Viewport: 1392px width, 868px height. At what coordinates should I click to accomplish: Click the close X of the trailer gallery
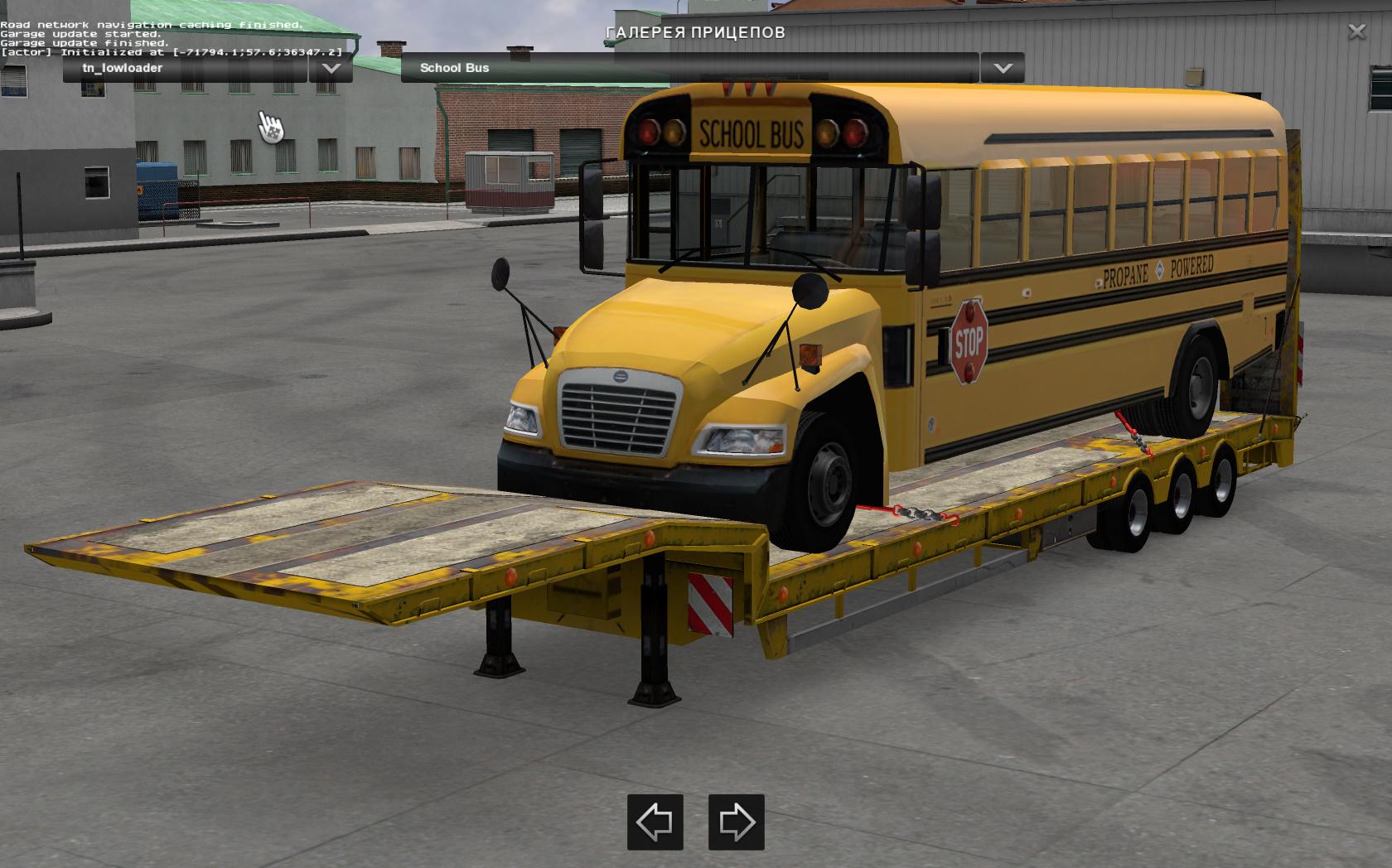tap(1356, 31)
